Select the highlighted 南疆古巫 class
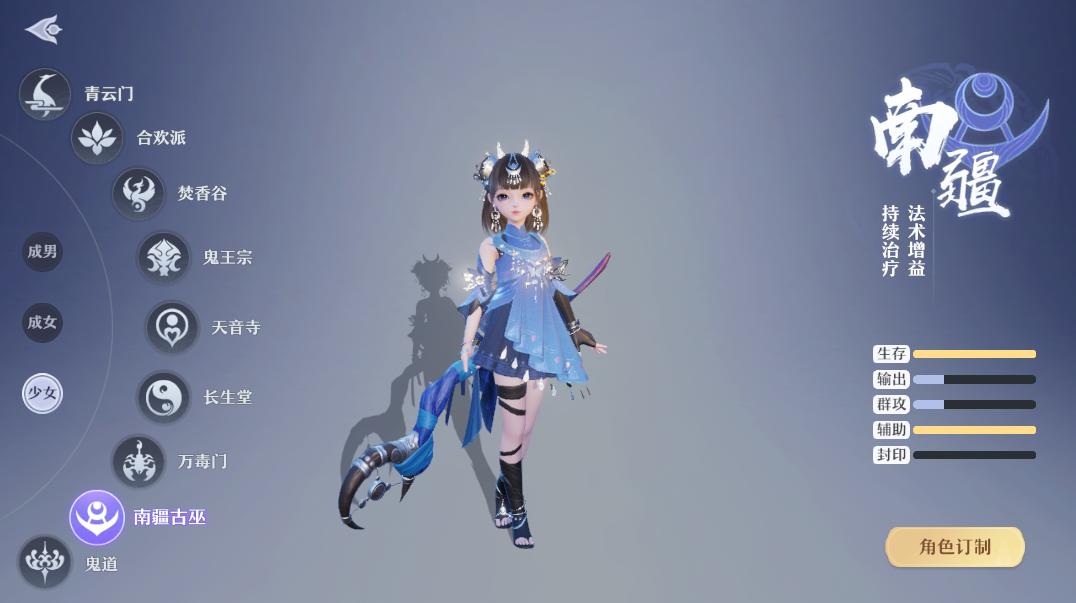The image size is (1076, 603). pyautogui.click(x=97, y=517)
